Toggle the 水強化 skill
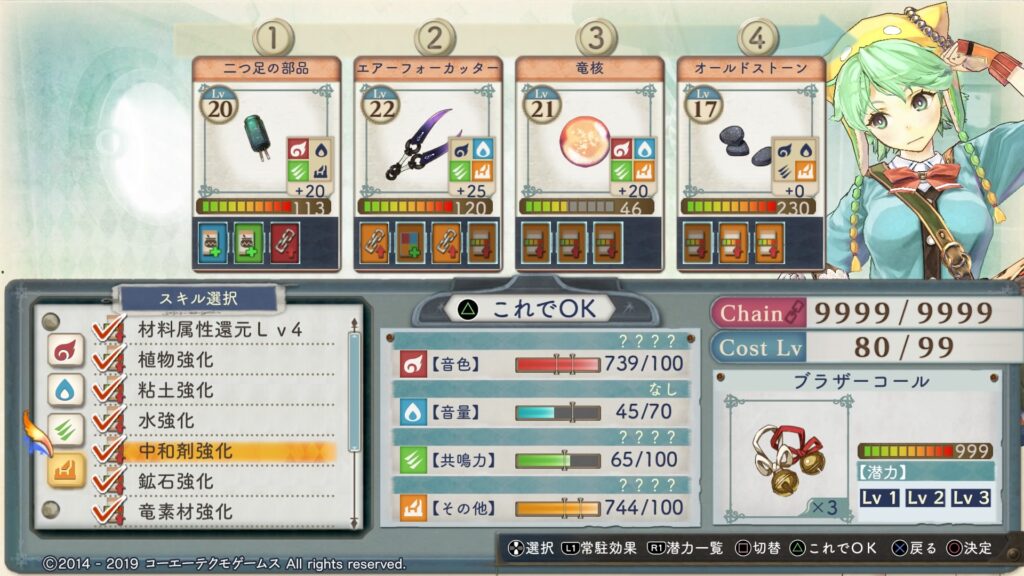This screenshot has height=576, width=1024. [x=166, y=421]
